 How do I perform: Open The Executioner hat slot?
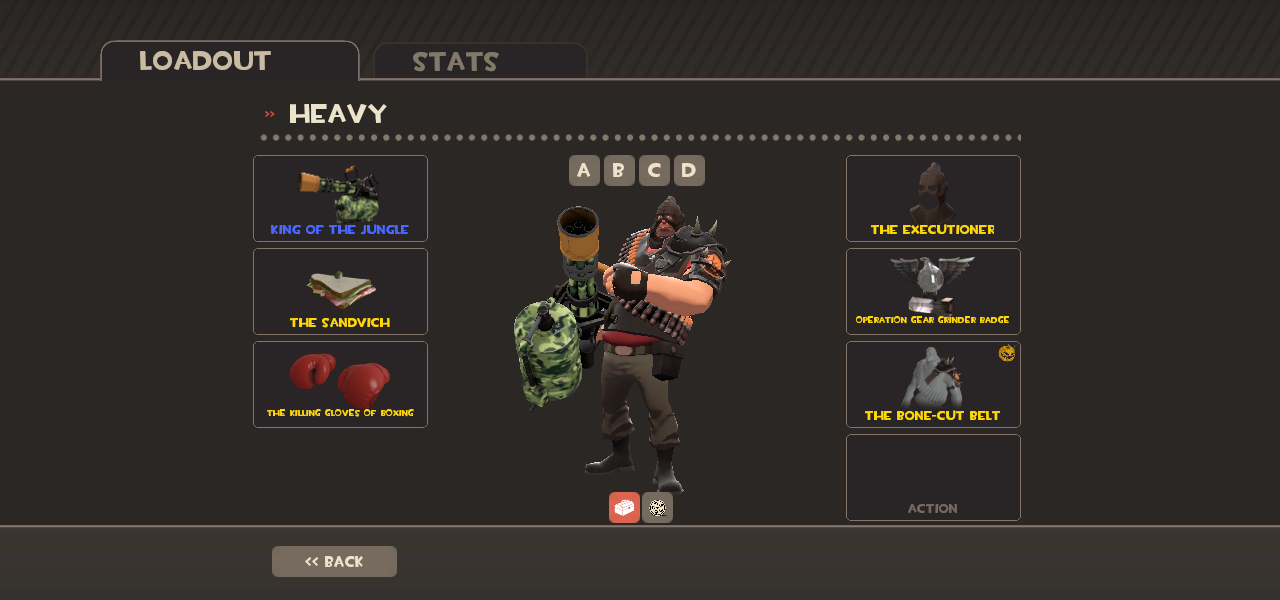933,198
